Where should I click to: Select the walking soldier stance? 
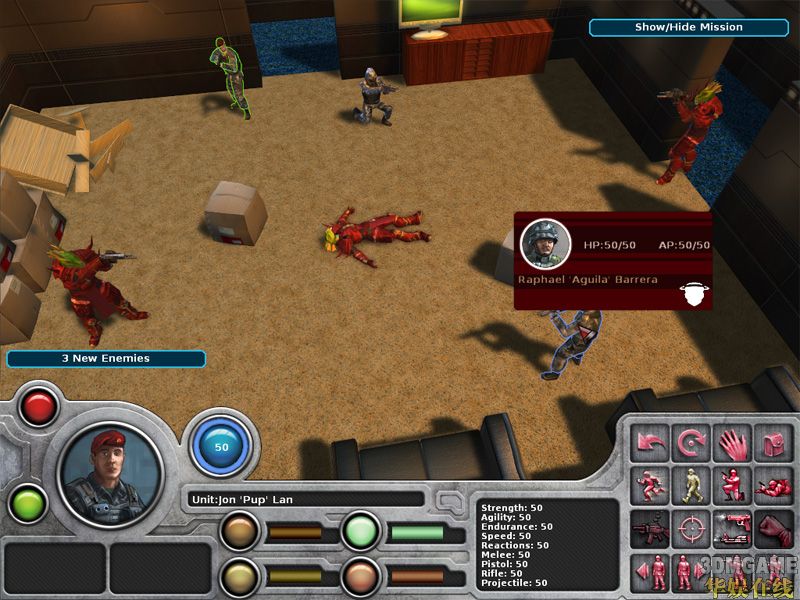(x=692, y=485)
